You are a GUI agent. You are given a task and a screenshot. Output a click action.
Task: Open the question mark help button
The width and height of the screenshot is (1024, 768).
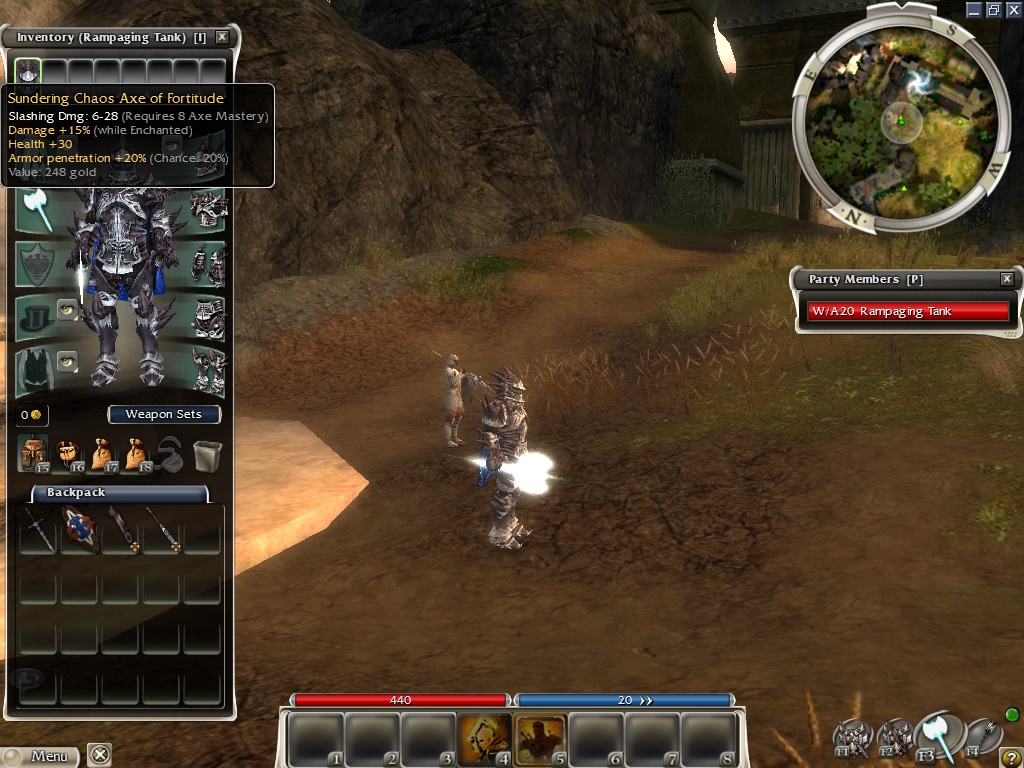[x=1010, y=757]
